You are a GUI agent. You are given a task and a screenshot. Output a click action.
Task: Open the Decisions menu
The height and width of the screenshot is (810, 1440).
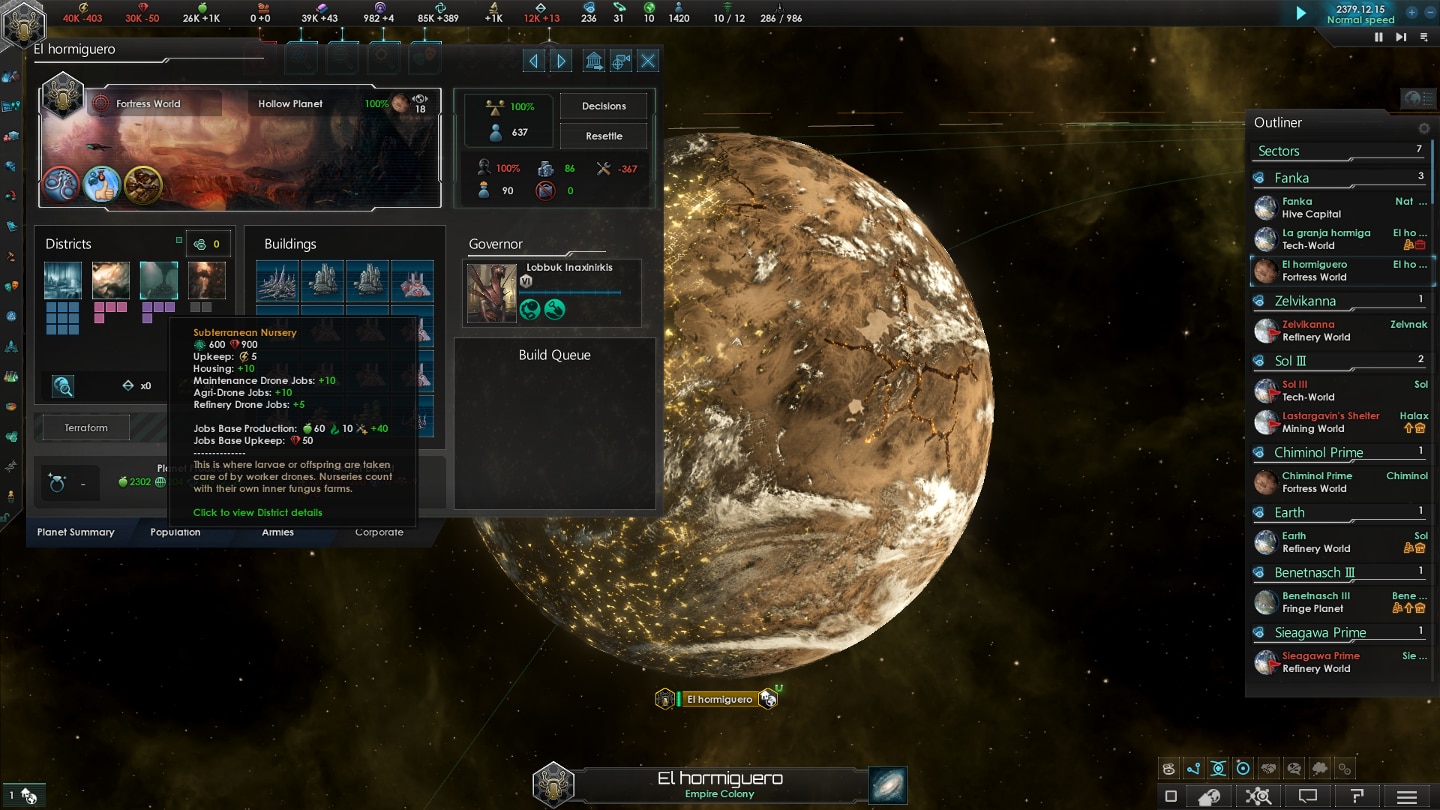pyautogui.click(x=603, y=106)
